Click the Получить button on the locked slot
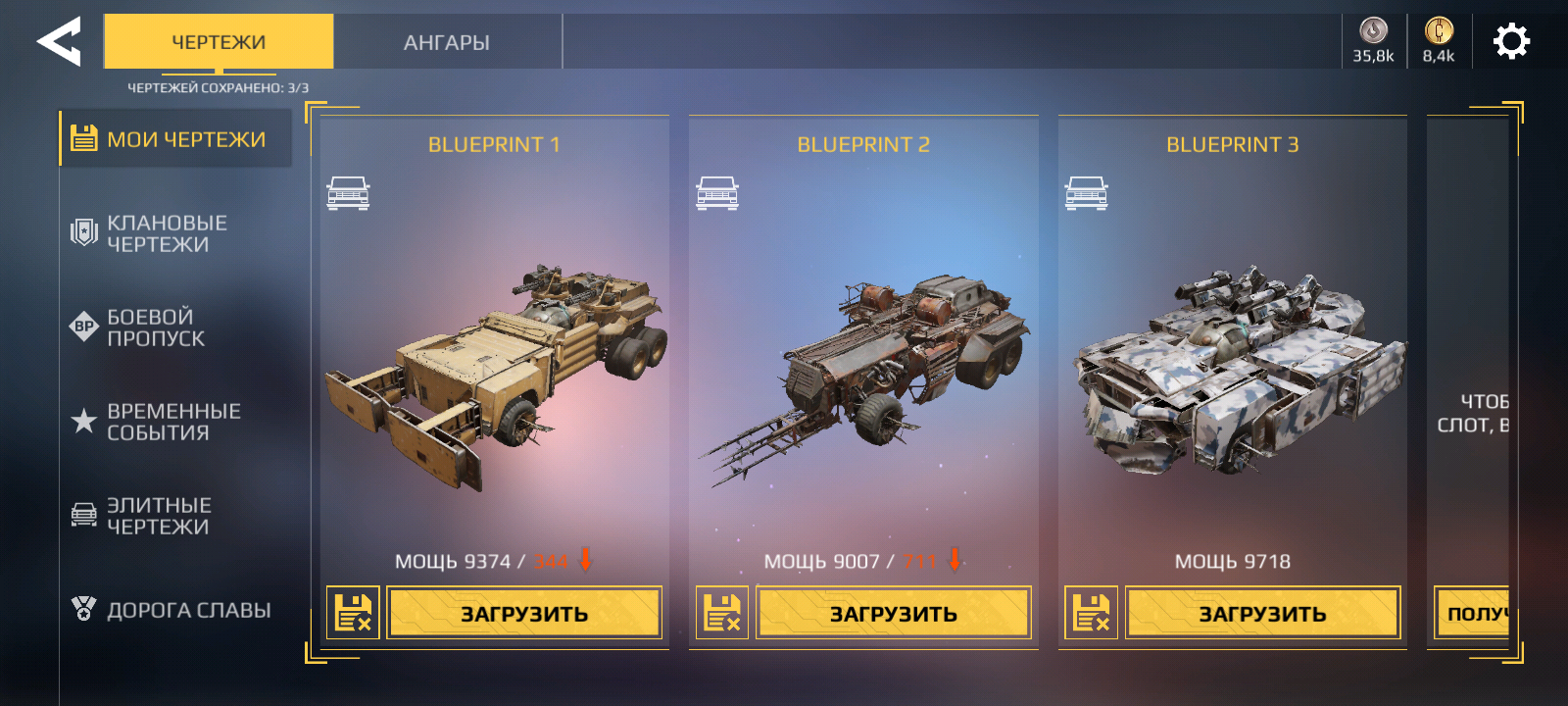Screen dimensions: 1568x706 1473,614
